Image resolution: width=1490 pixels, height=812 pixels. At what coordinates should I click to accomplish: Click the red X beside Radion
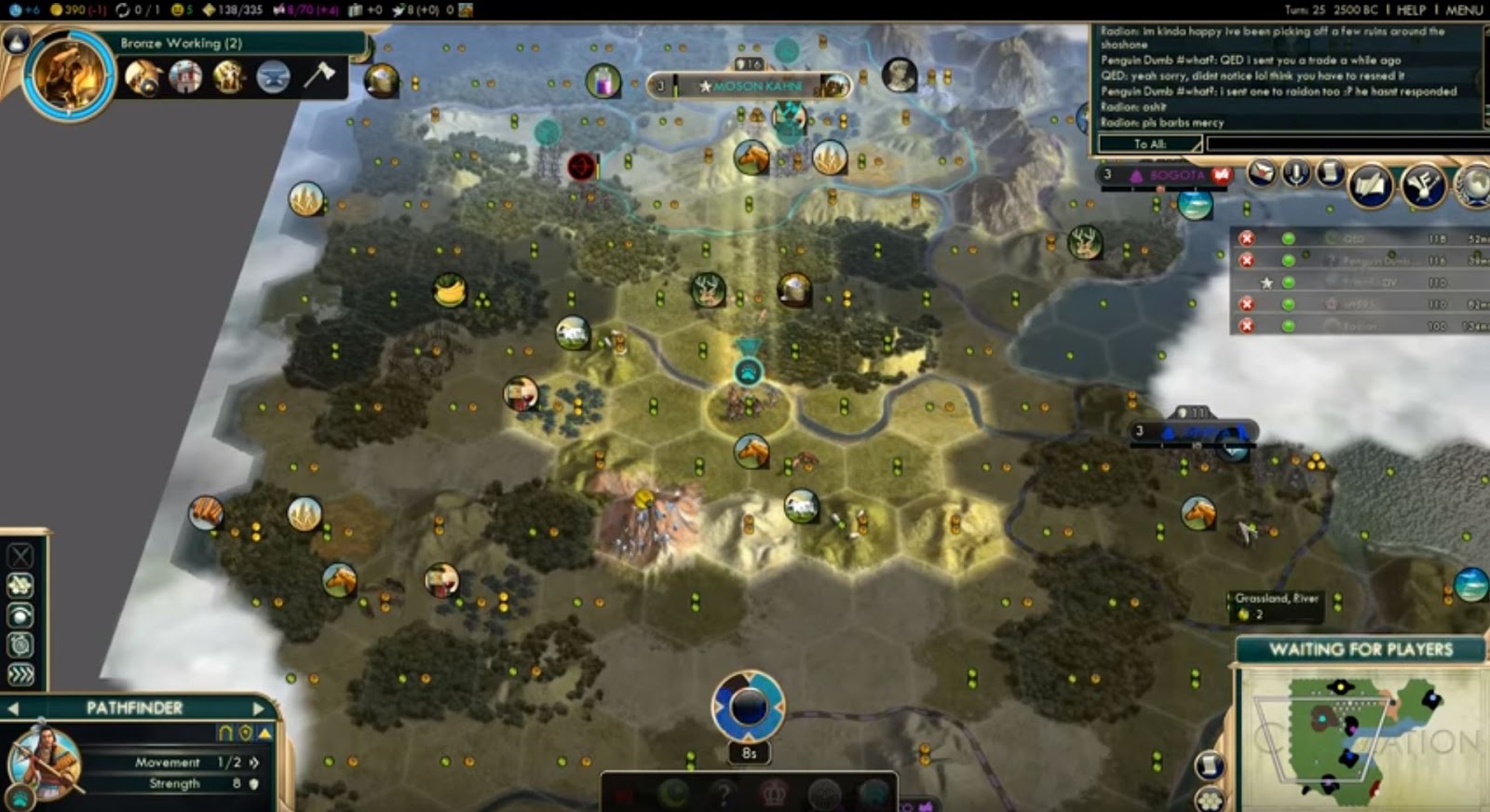(x=1246, y=324)
